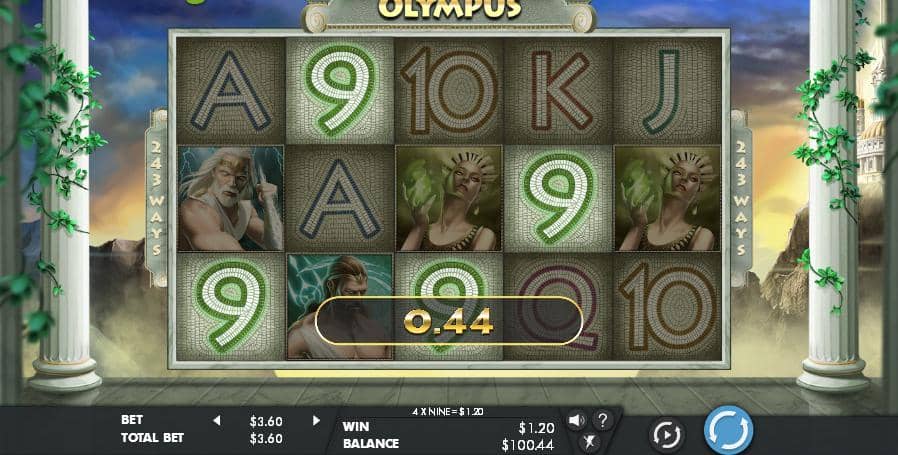Spin the reels with the blue button
Image resolution: width=898 pixels, height=455 pixels.
point(728,430)
